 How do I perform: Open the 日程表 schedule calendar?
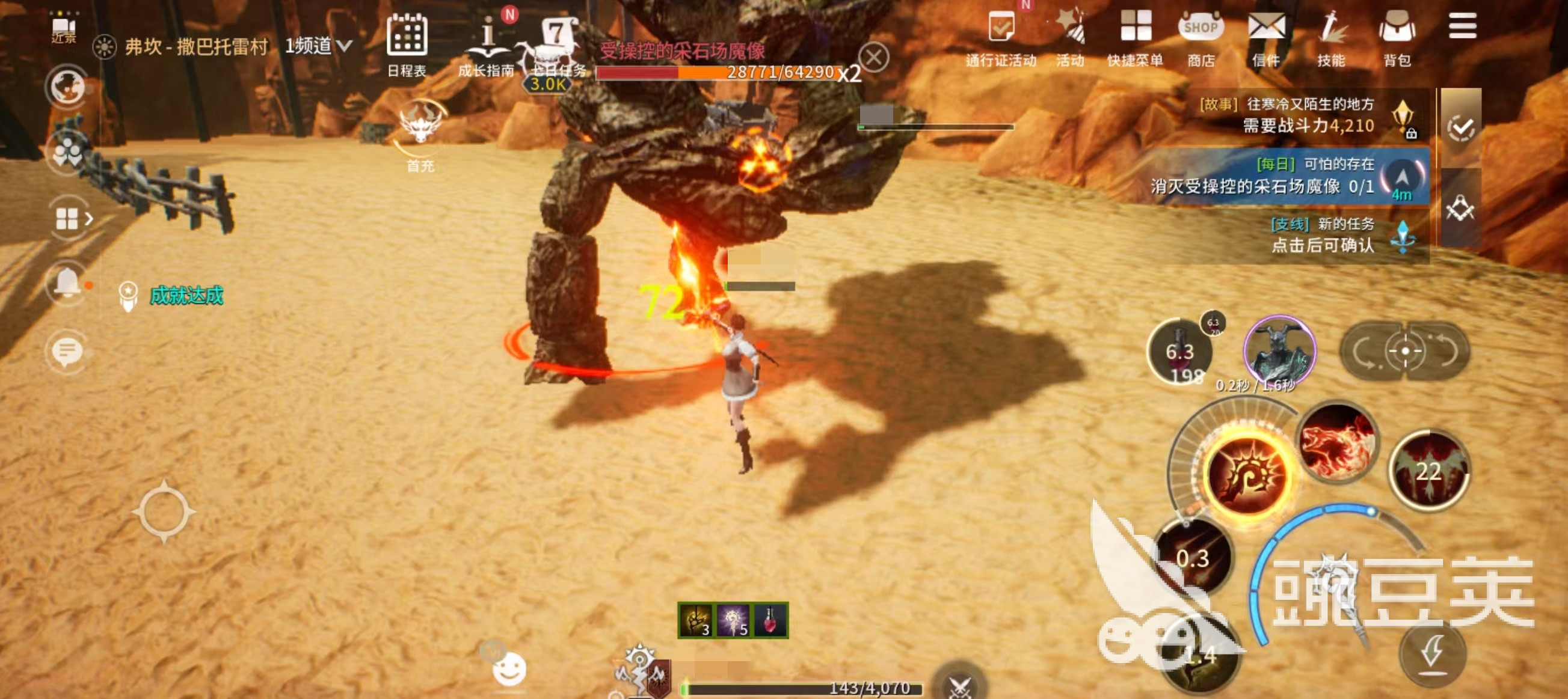point(407,41)
